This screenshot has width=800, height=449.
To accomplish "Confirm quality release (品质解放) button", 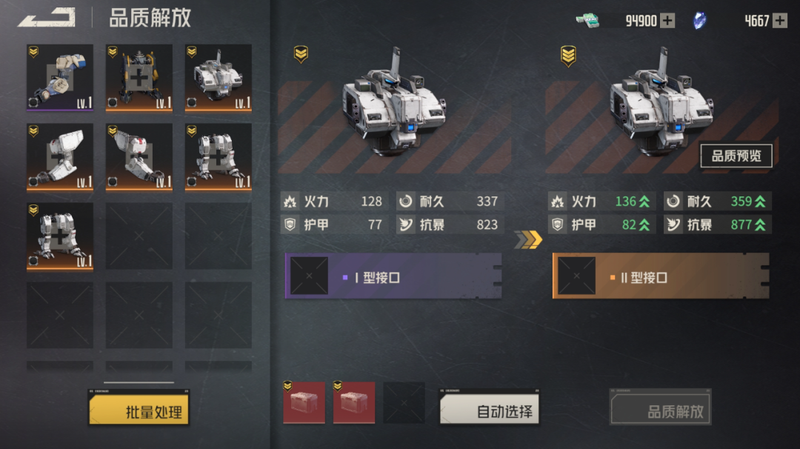I will coord(661,409).
